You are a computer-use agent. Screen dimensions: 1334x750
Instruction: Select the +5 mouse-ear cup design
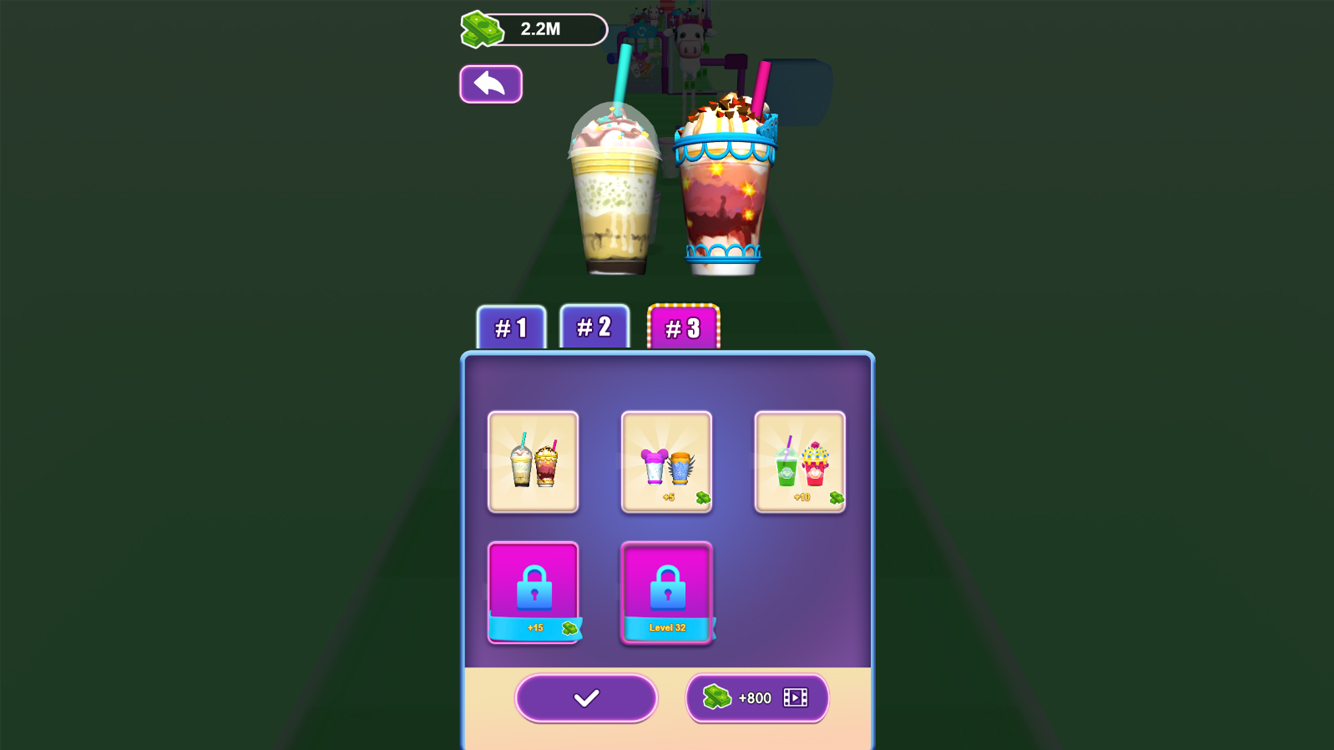tap(667, 462)
